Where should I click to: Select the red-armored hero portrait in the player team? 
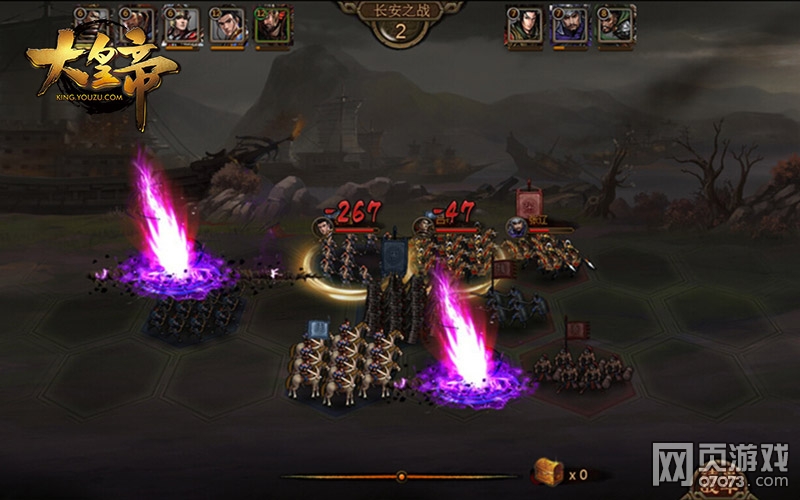coord(181,24)
